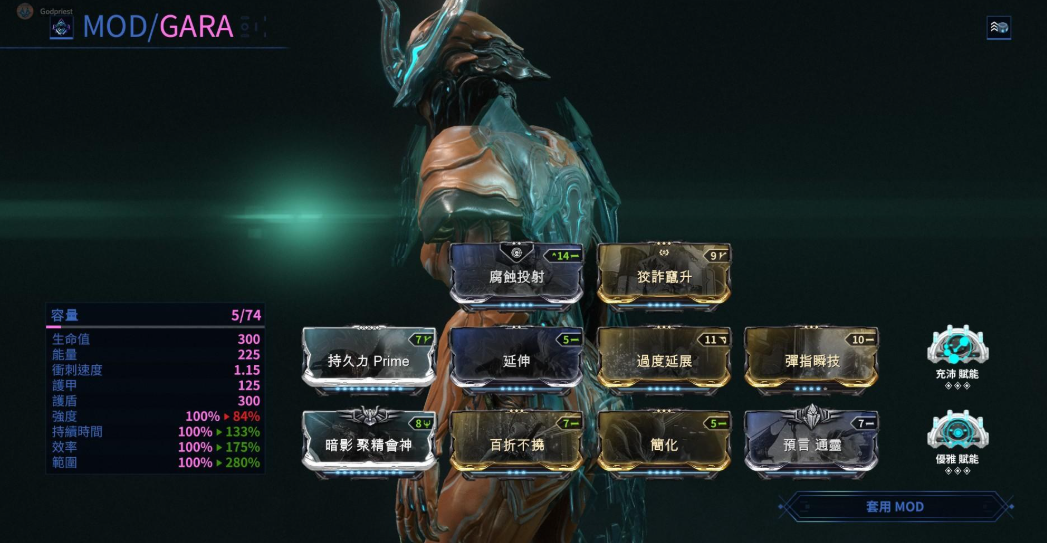This screenshot has width=1047, height=543.
Task: Select the 預言 通靈 mod card
Action: pyautogui.click(x=811, y=443)
